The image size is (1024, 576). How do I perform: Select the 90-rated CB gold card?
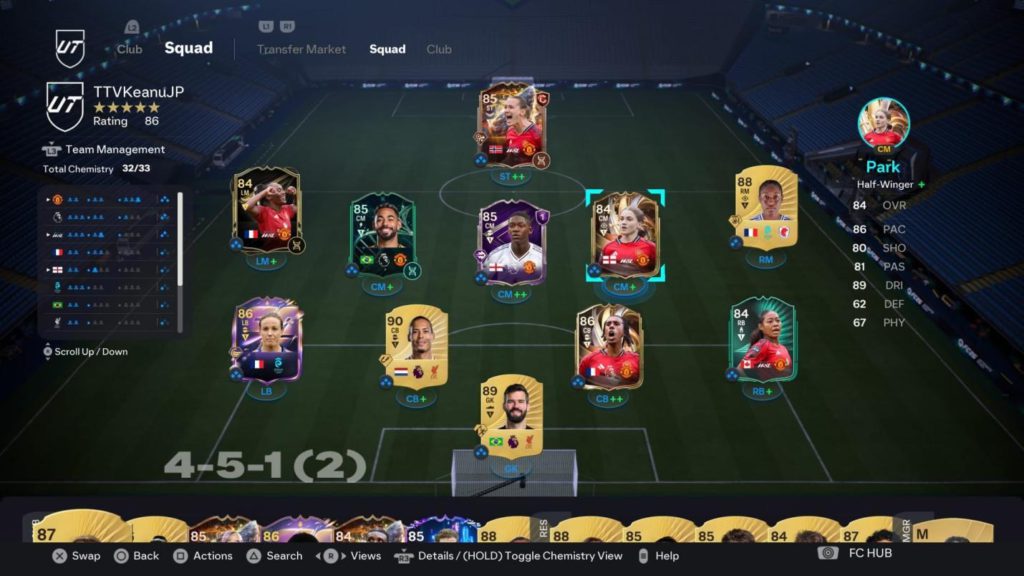pyautogui.click(x=416, y=346)
